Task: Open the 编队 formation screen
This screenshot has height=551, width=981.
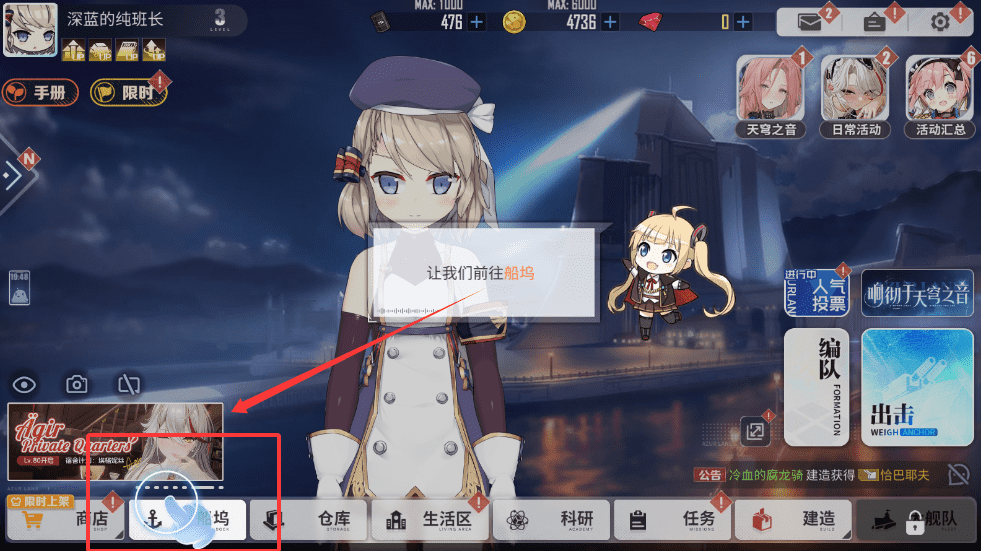Action: pos(816,387)
